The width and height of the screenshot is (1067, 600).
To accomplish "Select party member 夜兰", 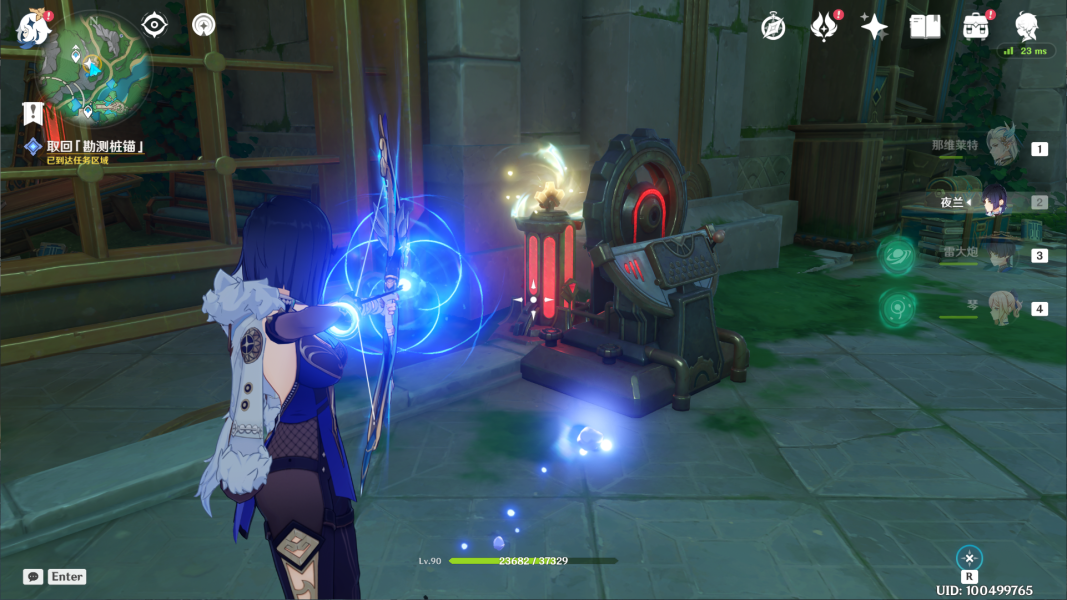I will pos(996,201).
